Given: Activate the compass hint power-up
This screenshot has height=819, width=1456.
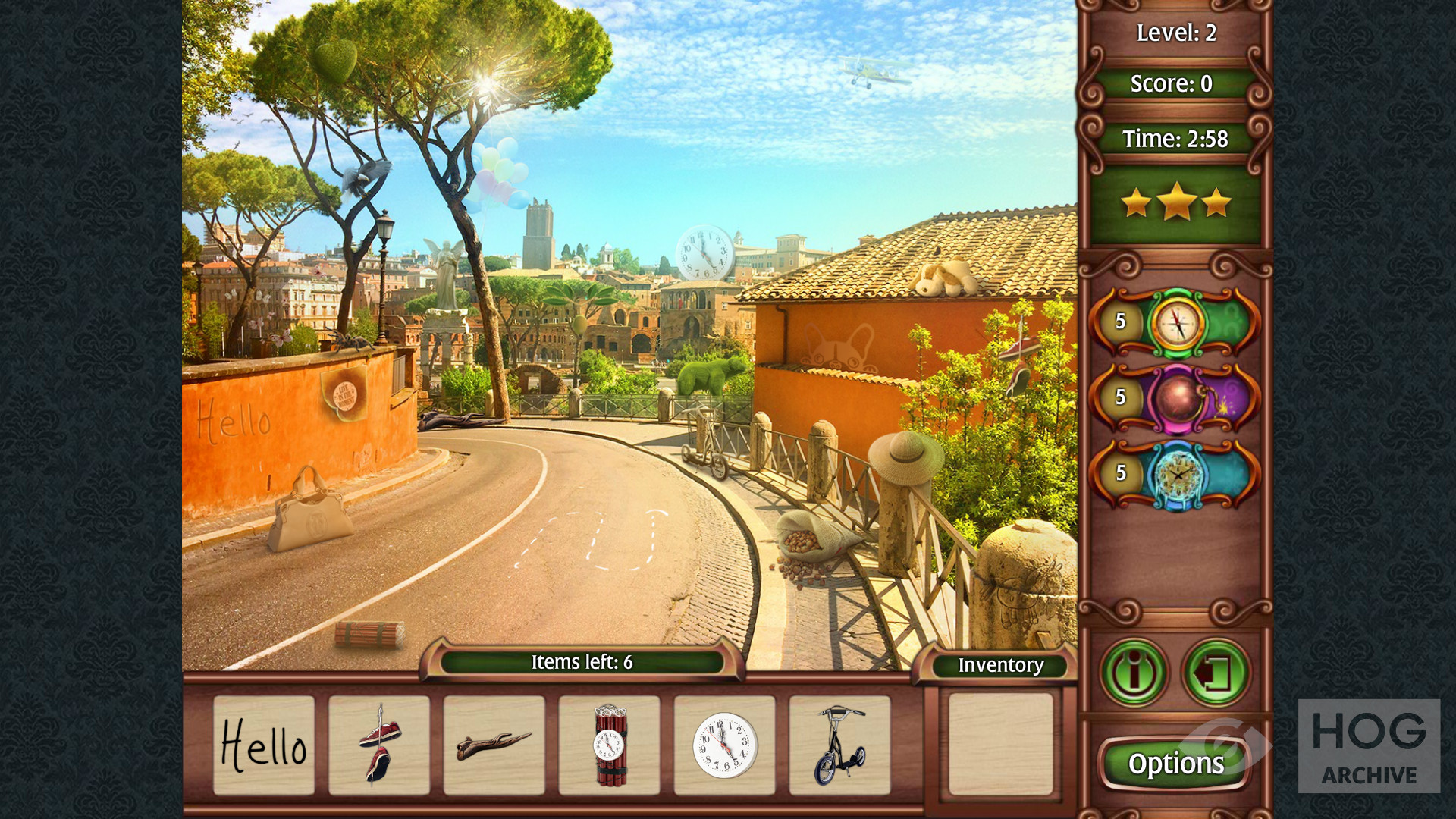Looking at the screenshot, I should click(x=1176, y=322).
